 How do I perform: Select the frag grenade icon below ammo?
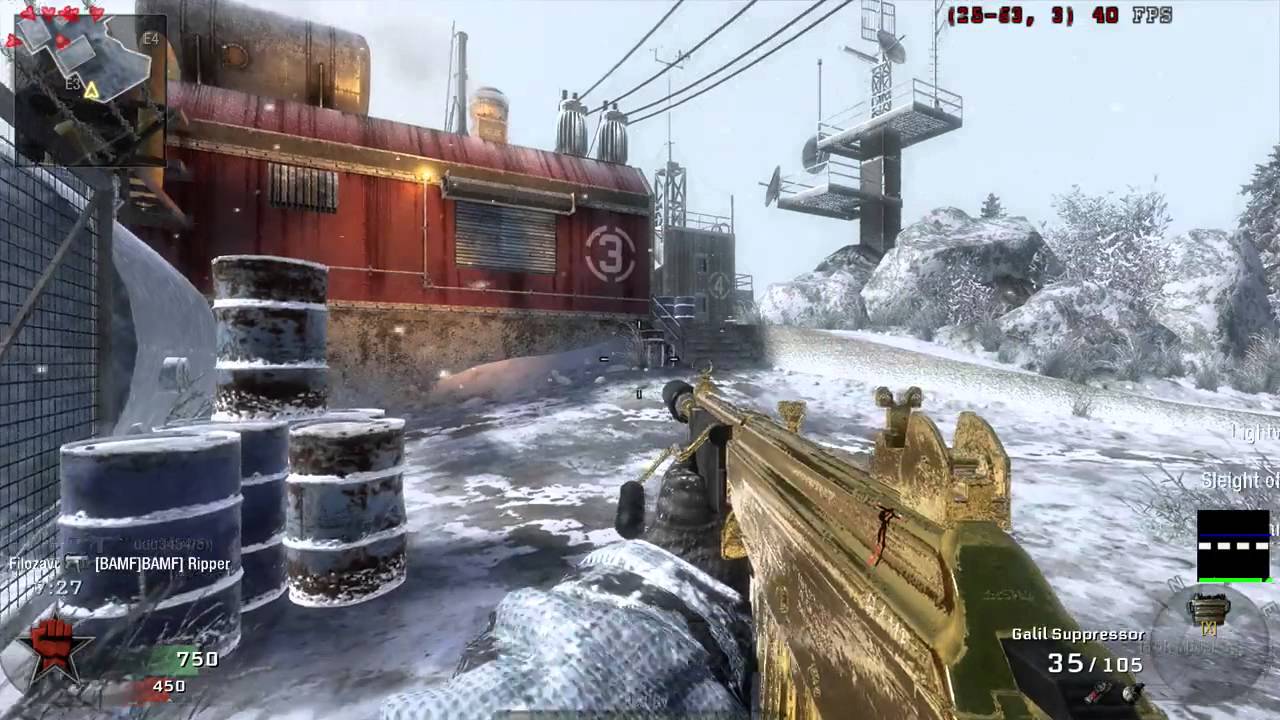point(1131,692)
